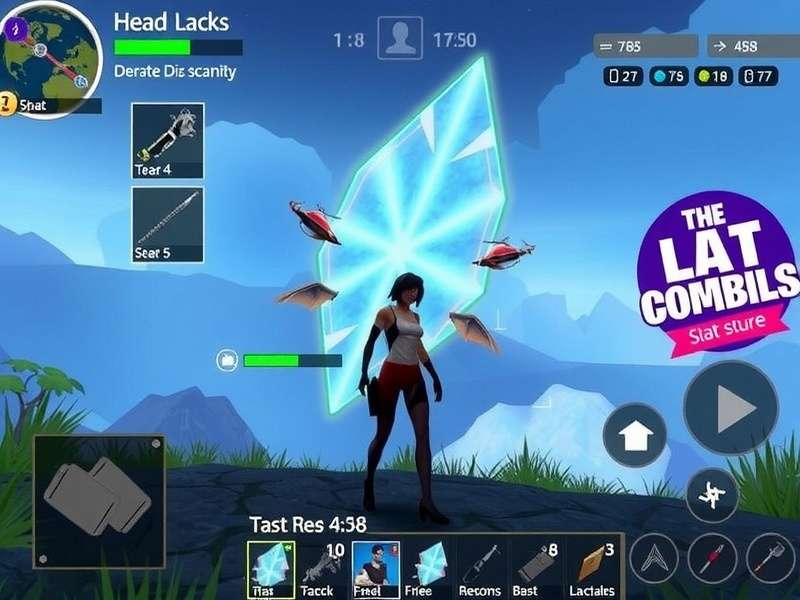Tap the large play arrow button

pos(731,407)
